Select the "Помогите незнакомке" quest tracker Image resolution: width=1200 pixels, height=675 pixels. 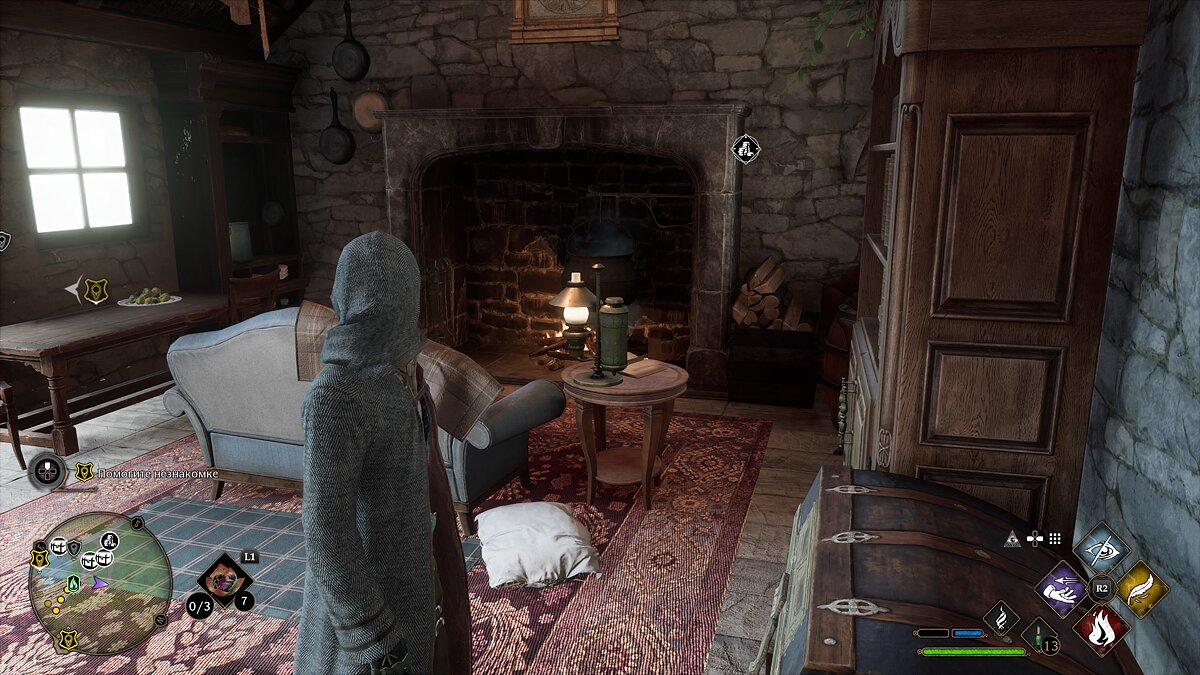150,471
